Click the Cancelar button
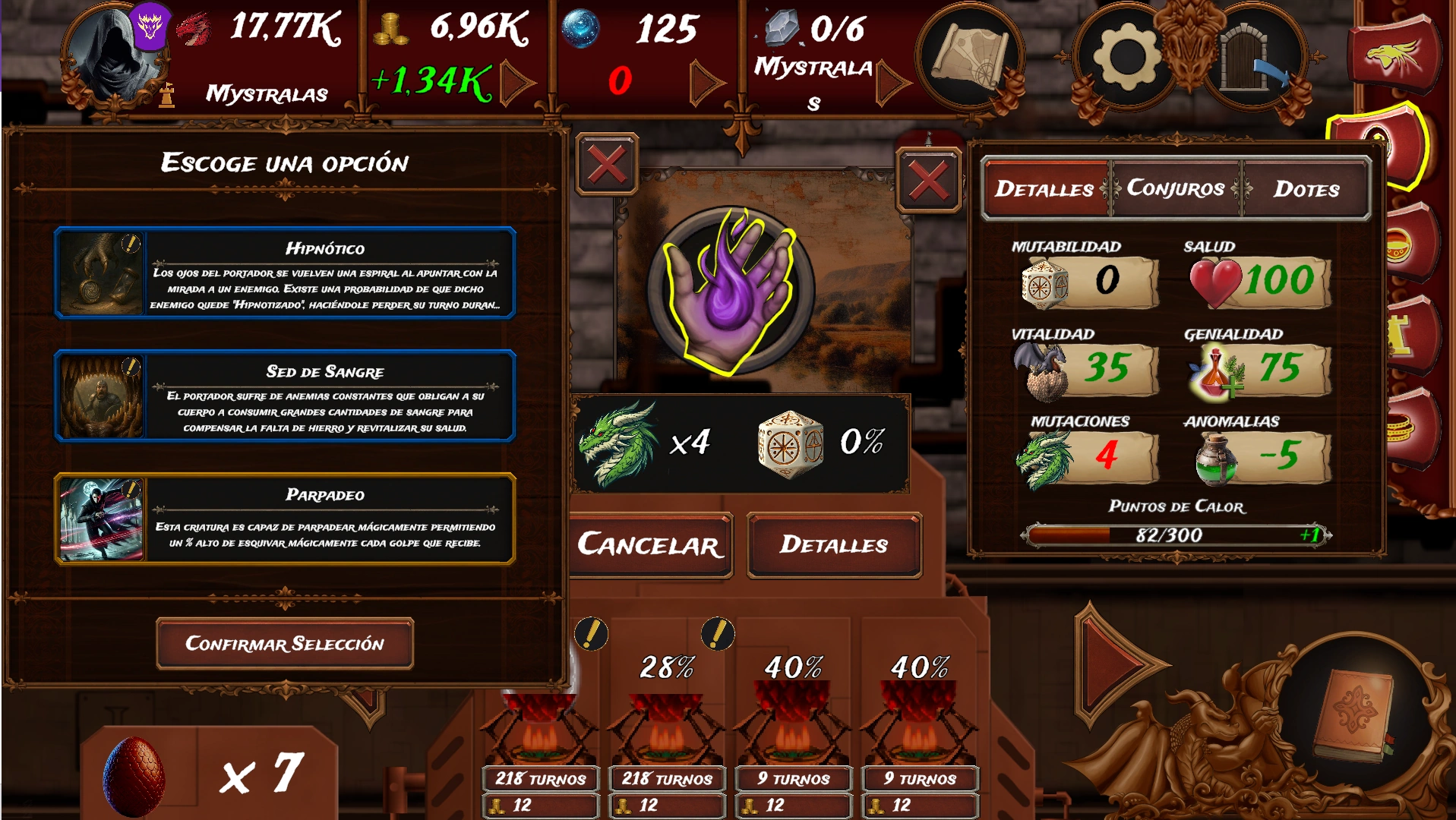 click(x=650, y=545)
